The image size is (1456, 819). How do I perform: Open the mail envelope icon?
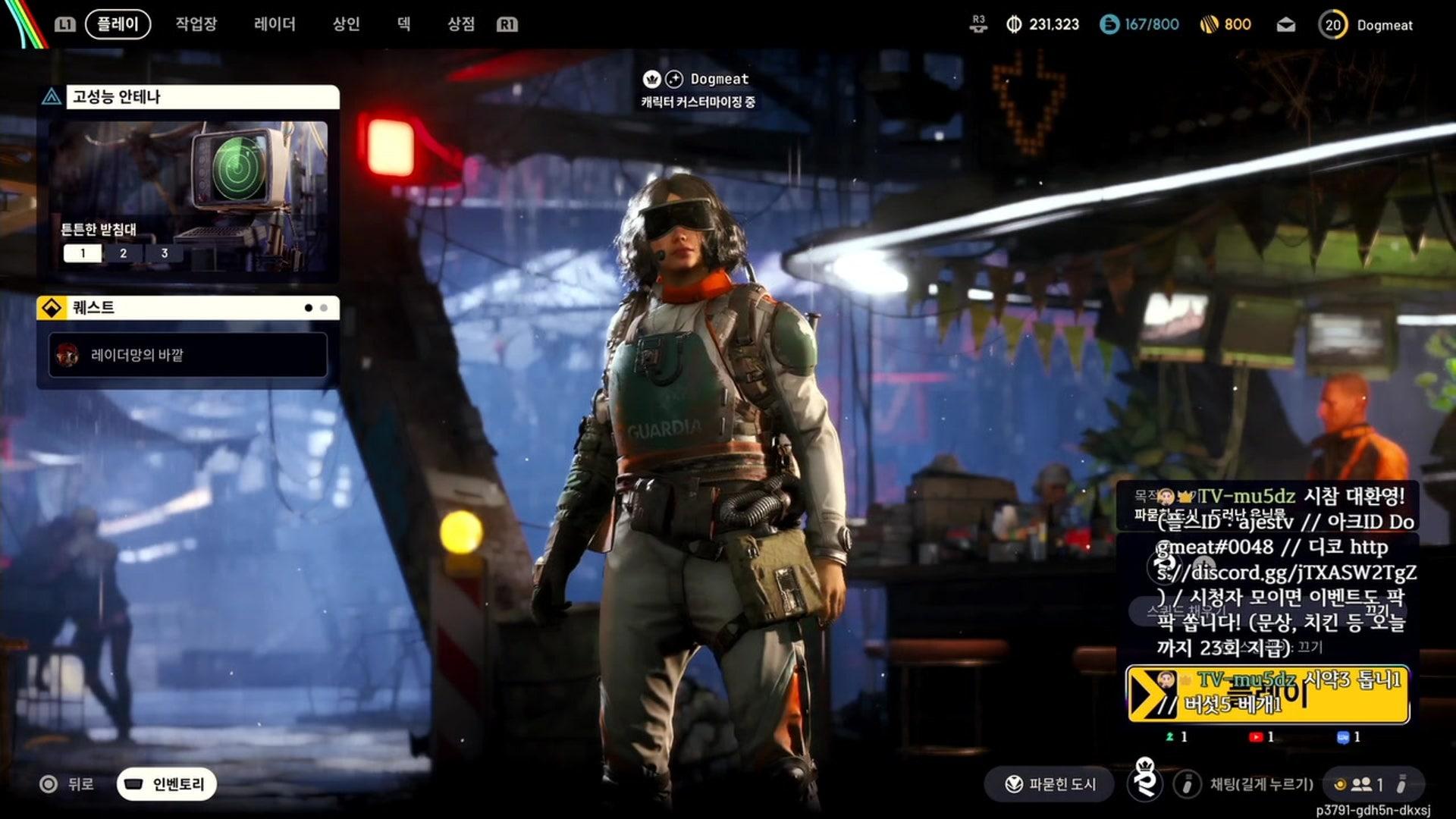tap(1285, 25)
